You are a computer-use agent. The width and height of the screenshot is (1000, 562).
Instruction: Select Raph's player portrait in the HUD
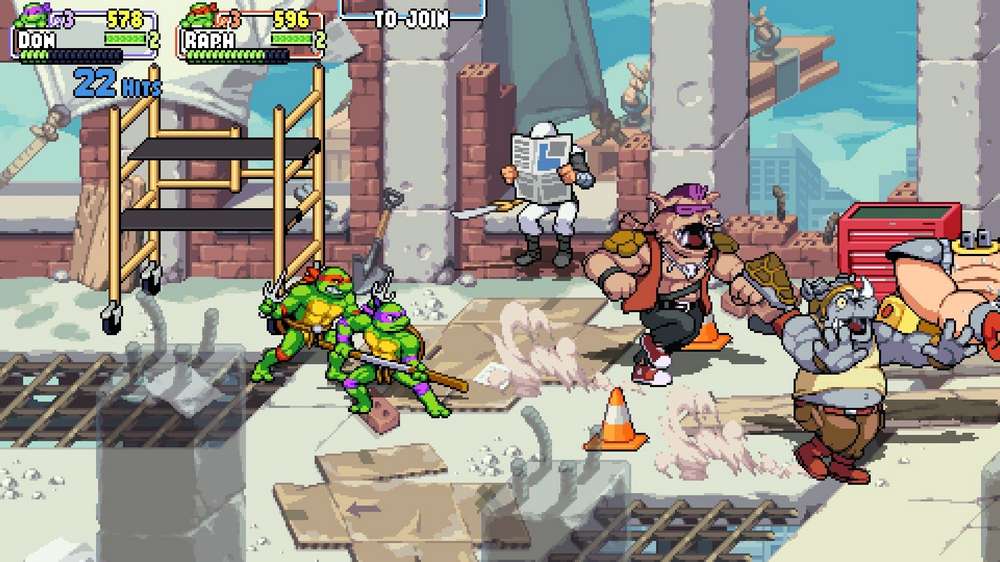point(199,17)
